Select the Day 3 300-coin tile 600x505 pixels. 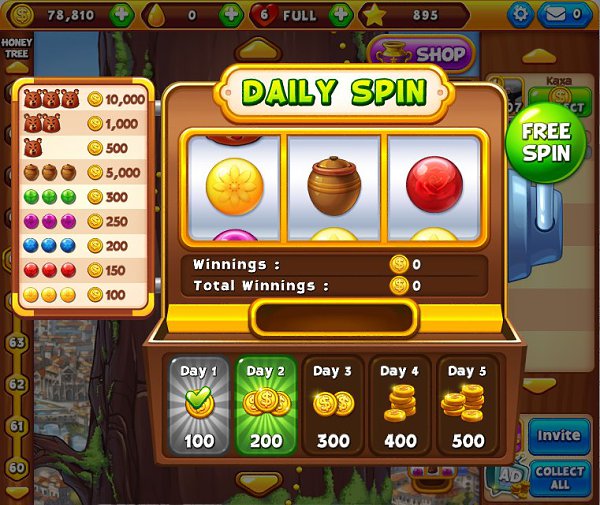333,404
